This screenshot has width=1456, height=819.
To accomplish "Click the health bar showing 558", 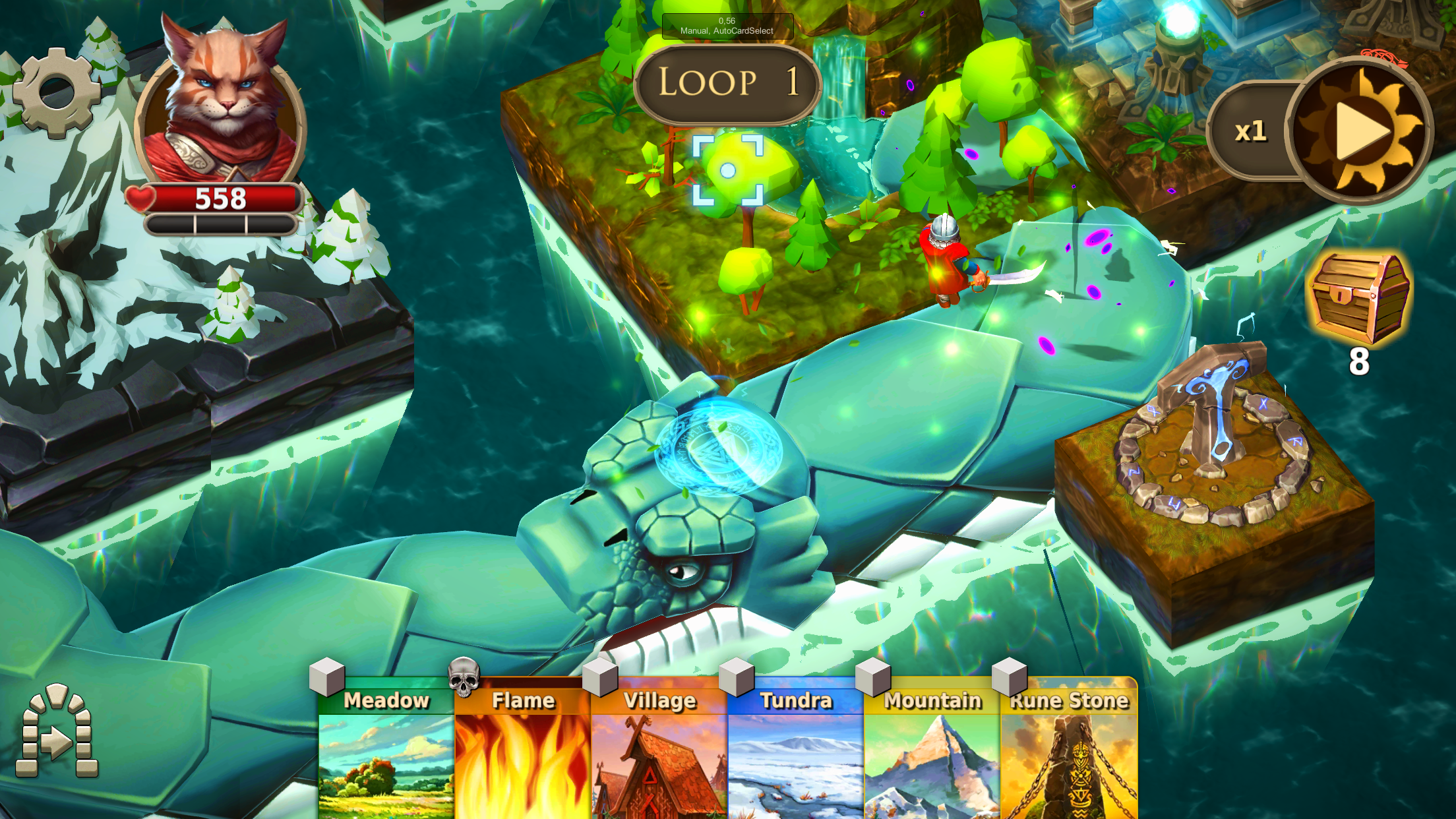I will tap(222, 196).
